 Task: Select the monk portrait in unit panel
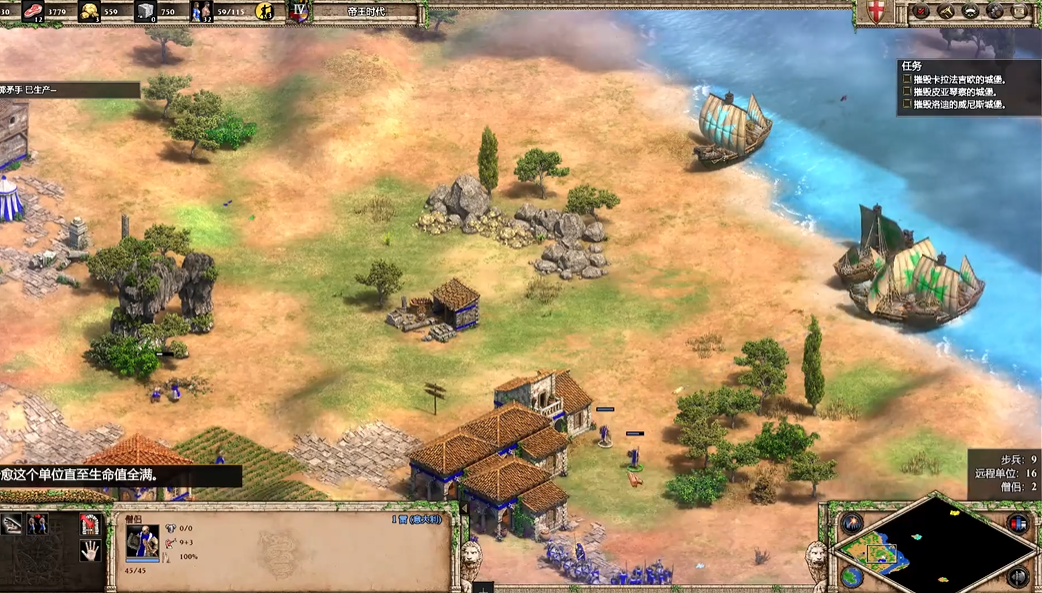pyautogui.click(x=142, y=543)
